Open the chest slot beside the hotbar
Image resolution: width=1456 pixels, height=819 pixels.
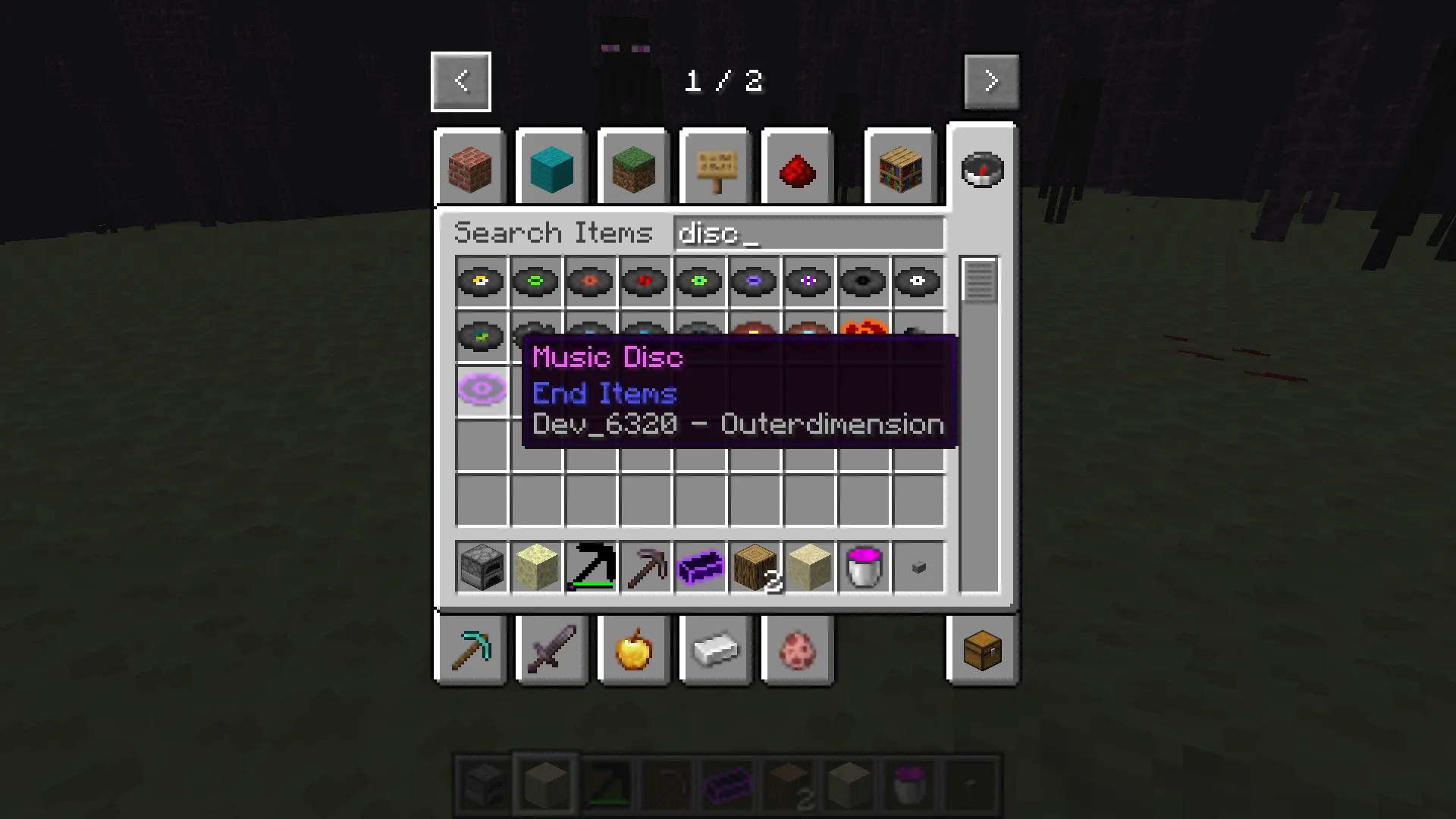tap(982, 650)
